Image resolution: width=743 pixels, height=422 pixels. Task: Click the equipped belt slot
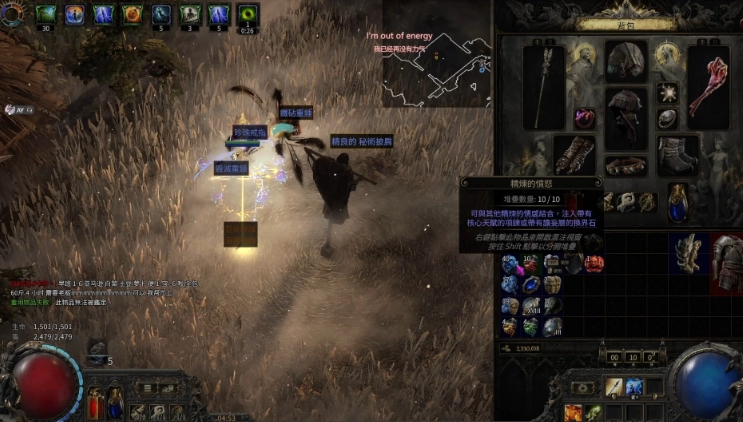click(627, 163)
